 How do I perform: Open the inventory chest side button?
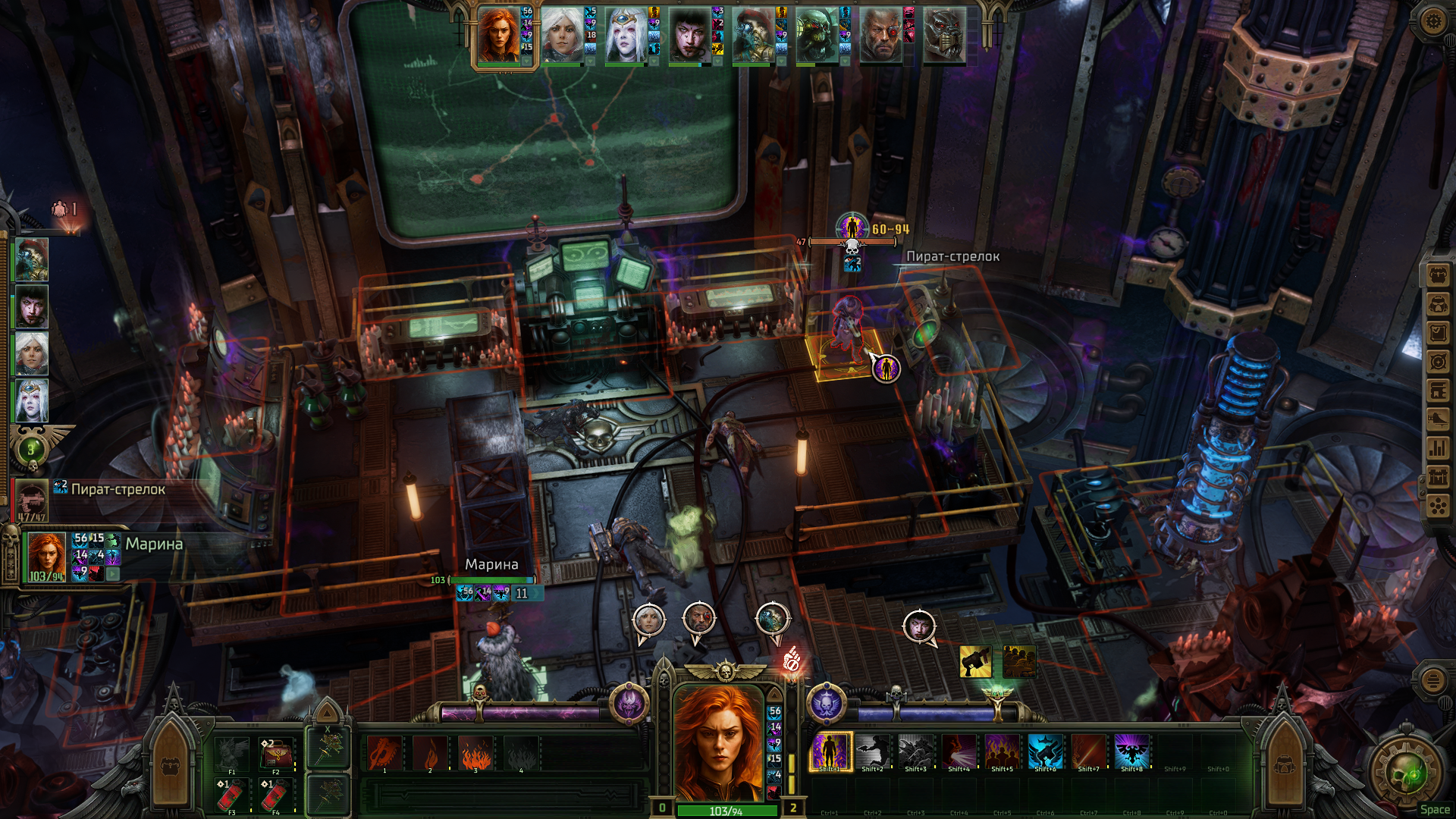pyautogui.click(x=1438, y=275)
